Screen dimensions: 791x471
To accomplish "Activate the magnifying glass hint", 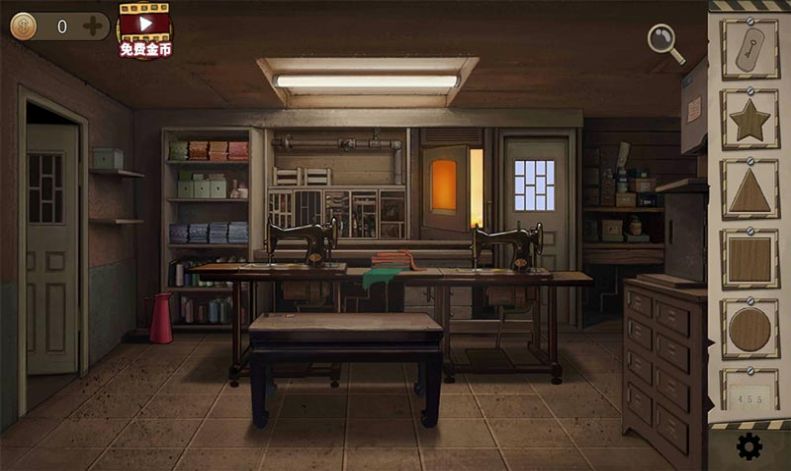I will click(665, 42).
